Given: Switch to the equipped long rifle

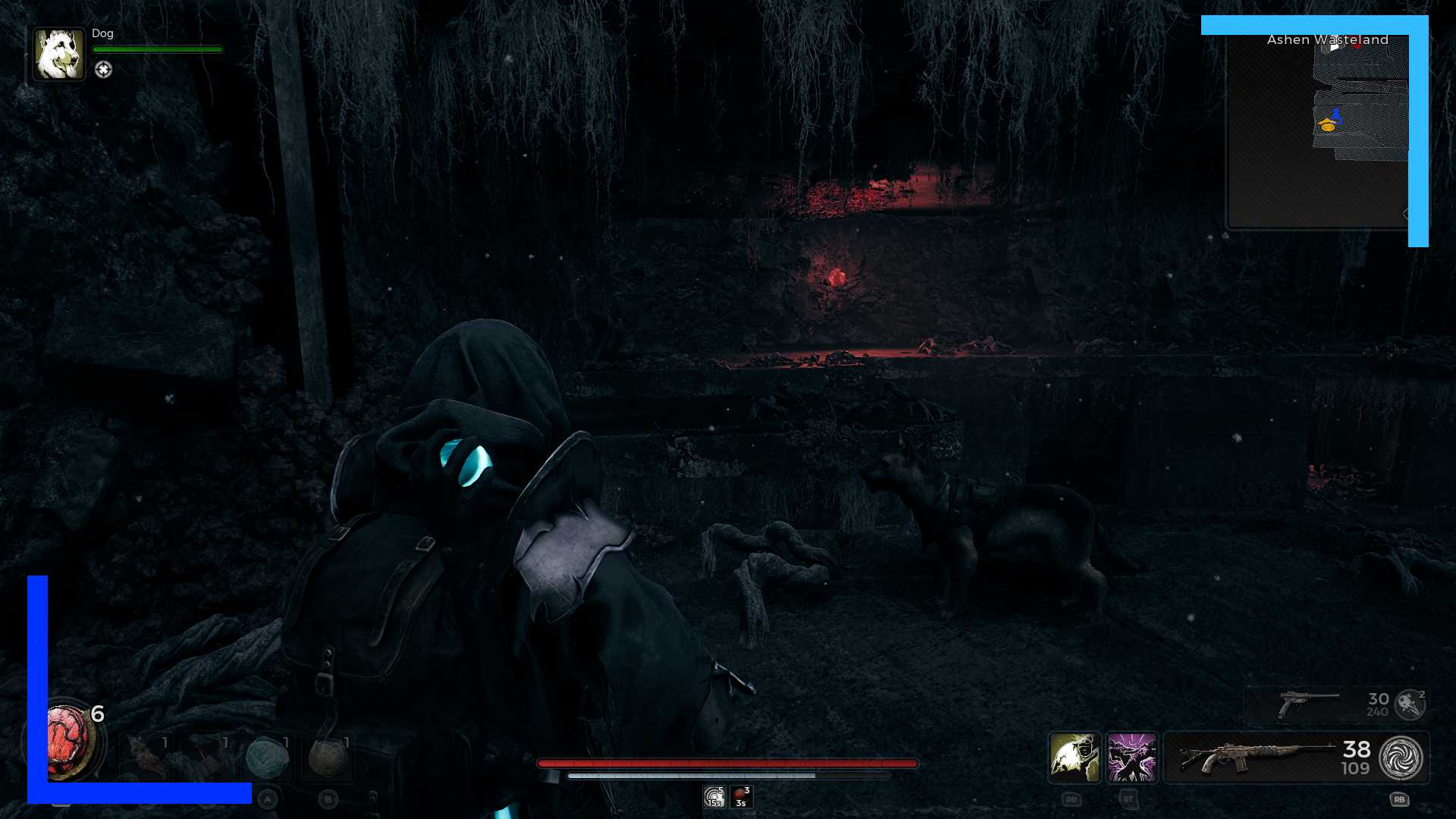Looking at the screenshot, I should pos(1259,758).
